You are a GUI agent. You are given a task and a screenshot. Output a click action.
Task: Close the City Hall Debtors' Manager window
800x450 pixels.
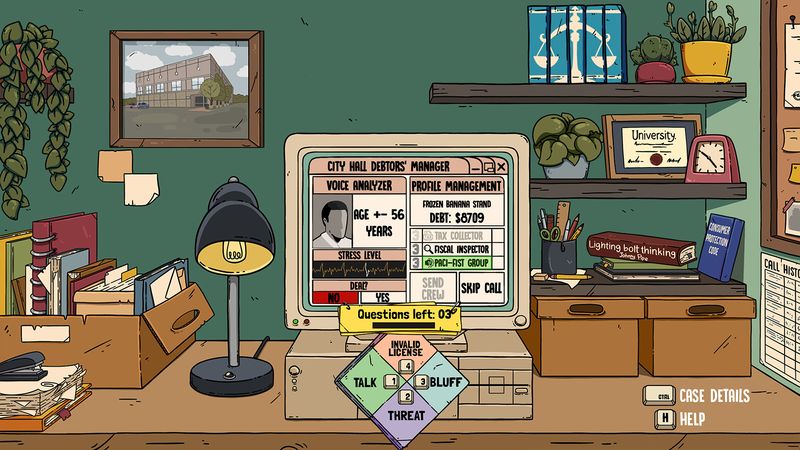pos(501,166)
